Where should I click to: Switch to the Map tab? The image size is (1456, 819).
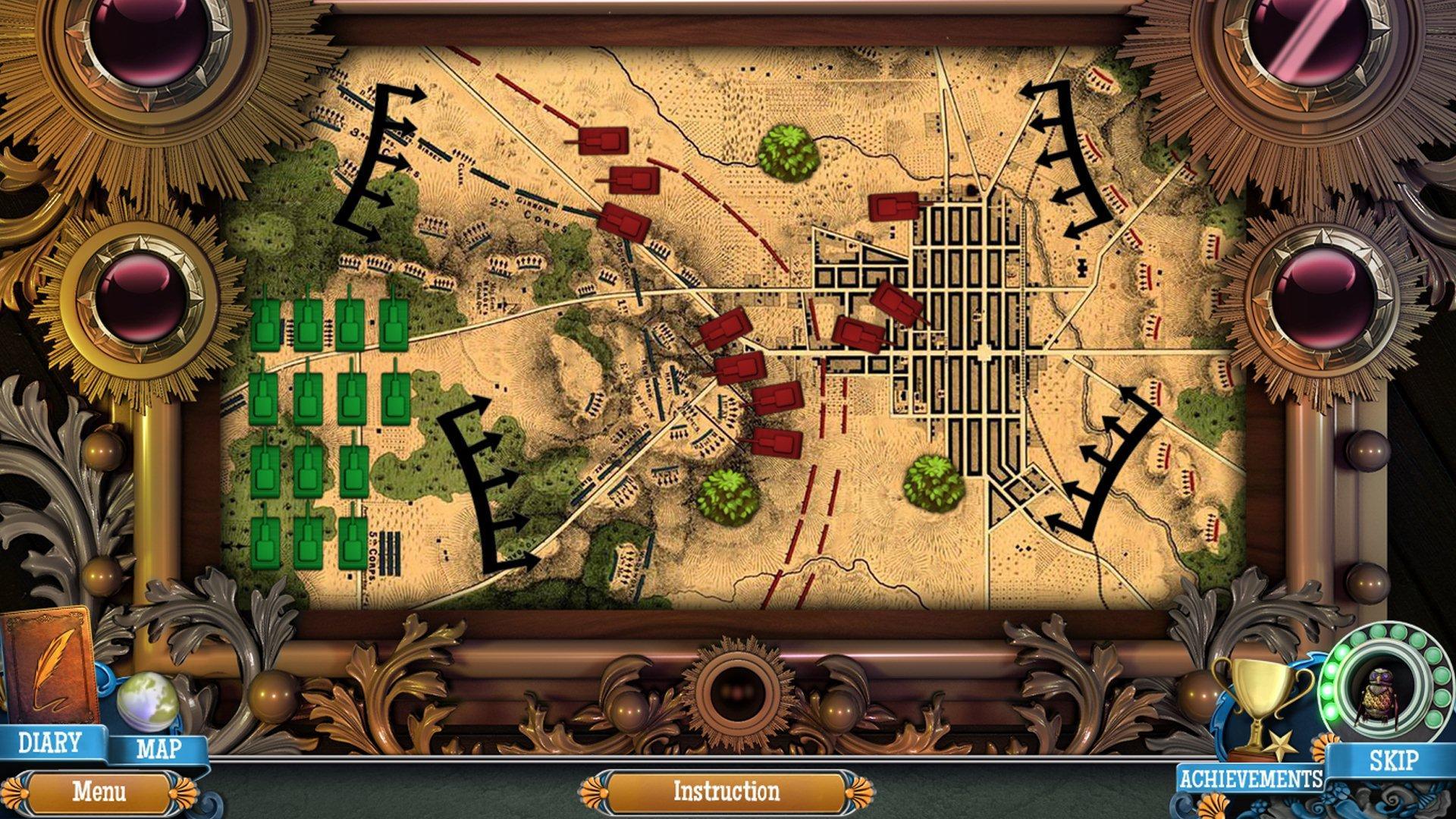[157, 751]
